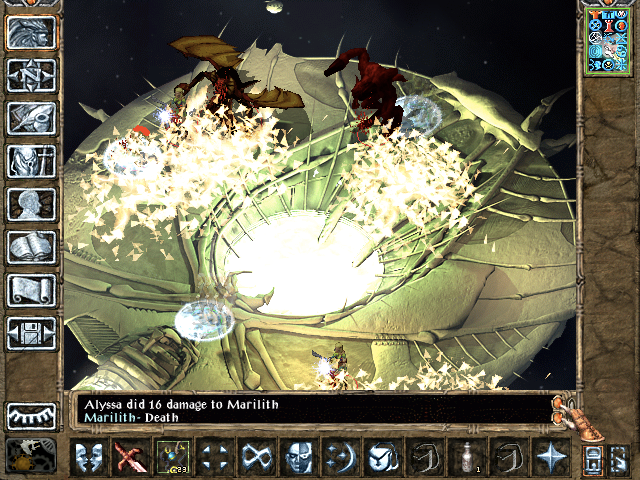
Task: Activate the infinity symbol action button
Action: (x=255, y=457)
